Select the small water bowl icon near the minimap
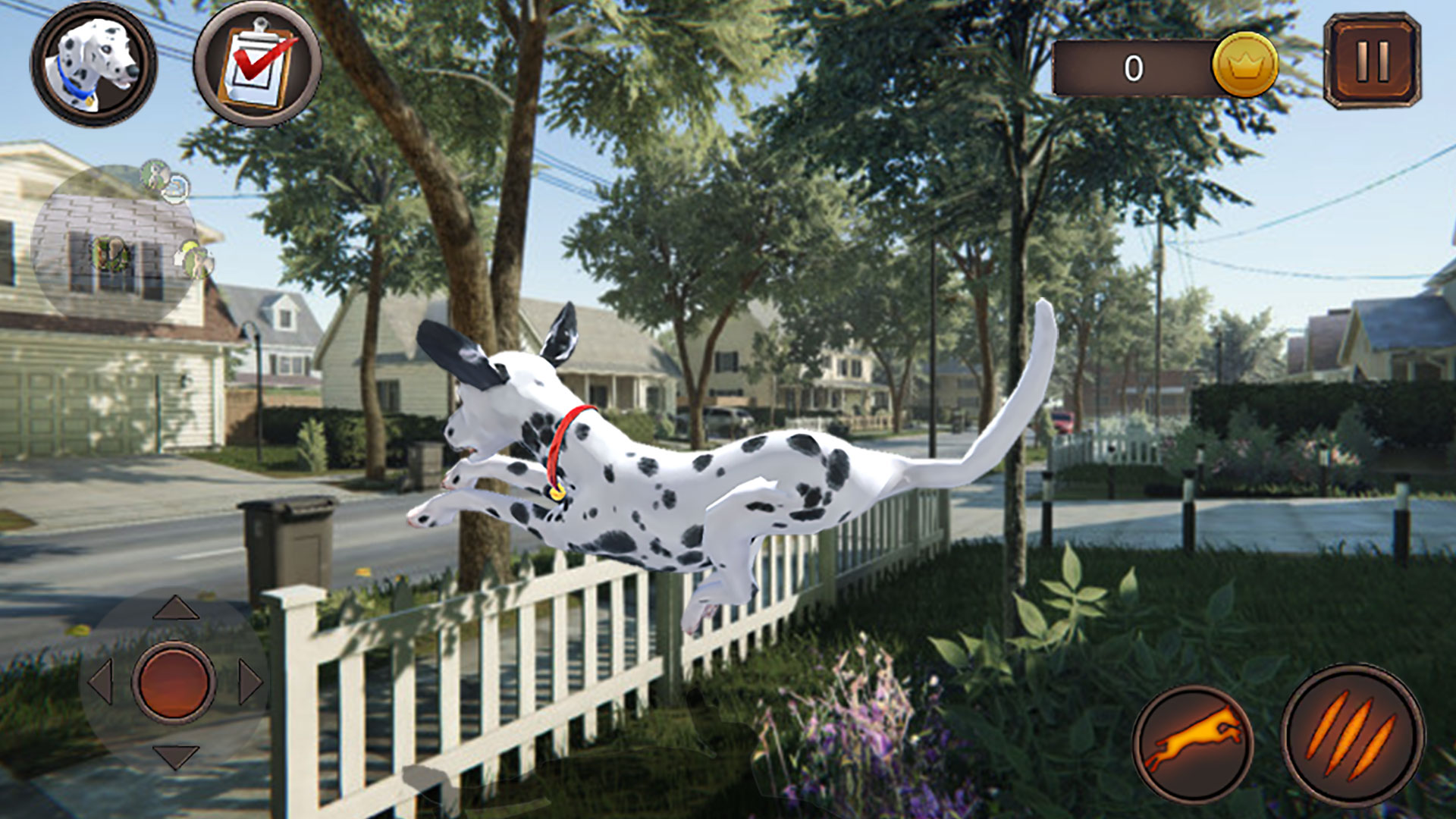This screenshot has width=1456, height=819. [x=175, y=190]
